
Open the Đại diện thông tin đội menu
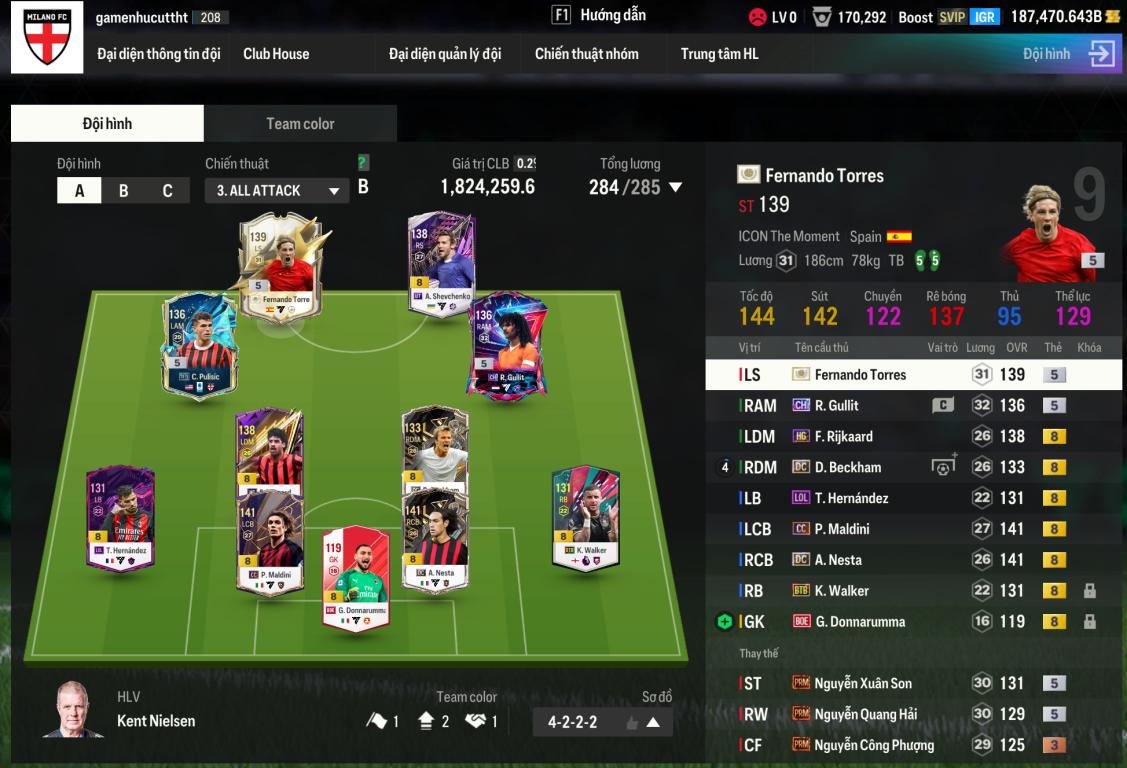(x=158, y=54)
